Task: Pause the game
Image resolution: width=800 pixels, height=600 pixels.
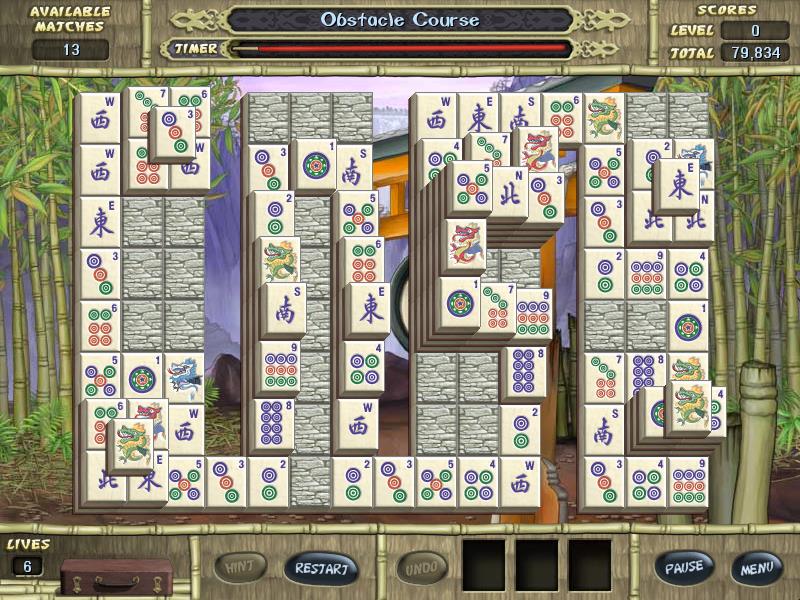Action: click(684, 567)
